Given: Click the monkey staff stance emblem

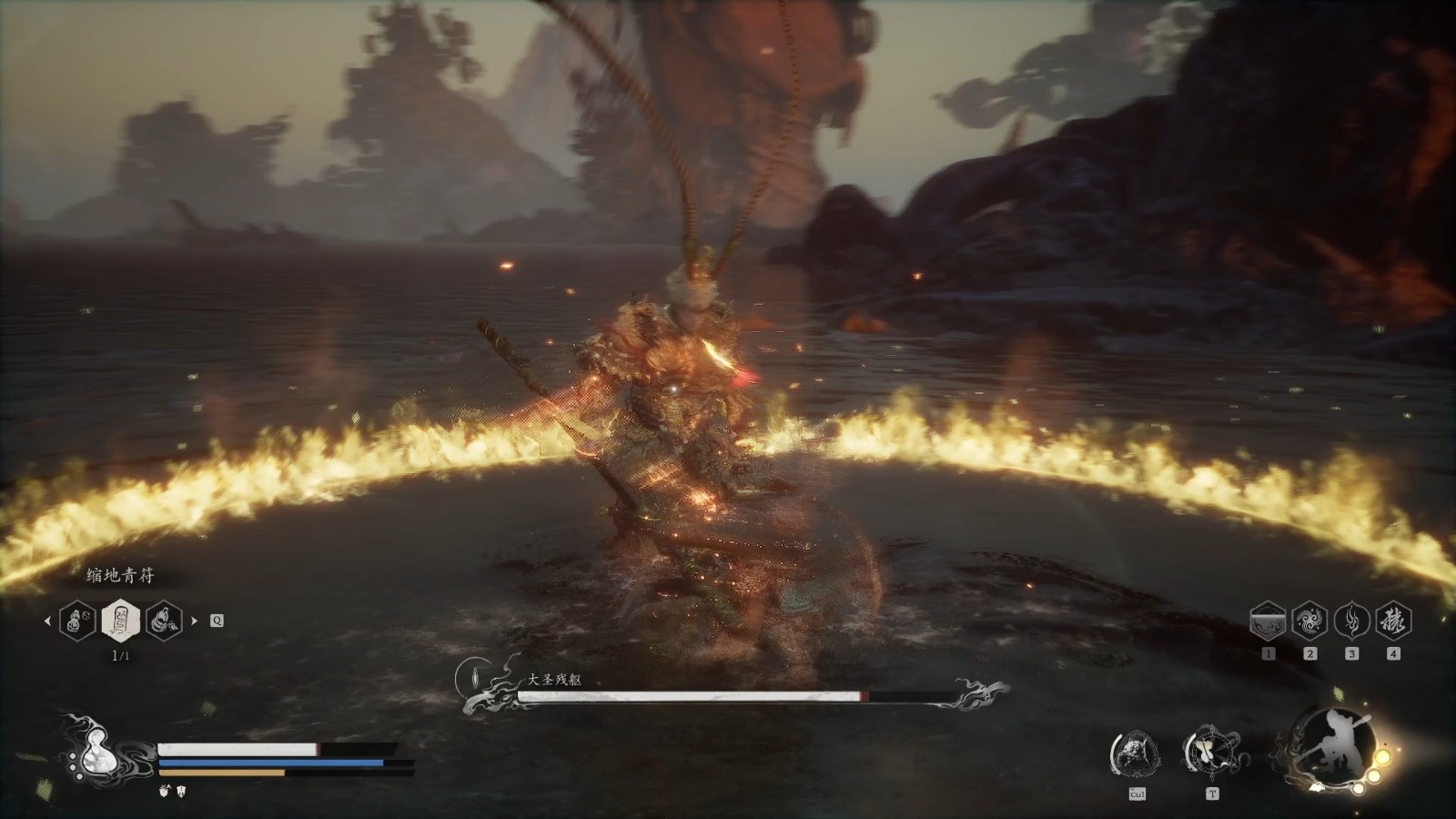Looking at the screenshot, I should point(1328,747).
